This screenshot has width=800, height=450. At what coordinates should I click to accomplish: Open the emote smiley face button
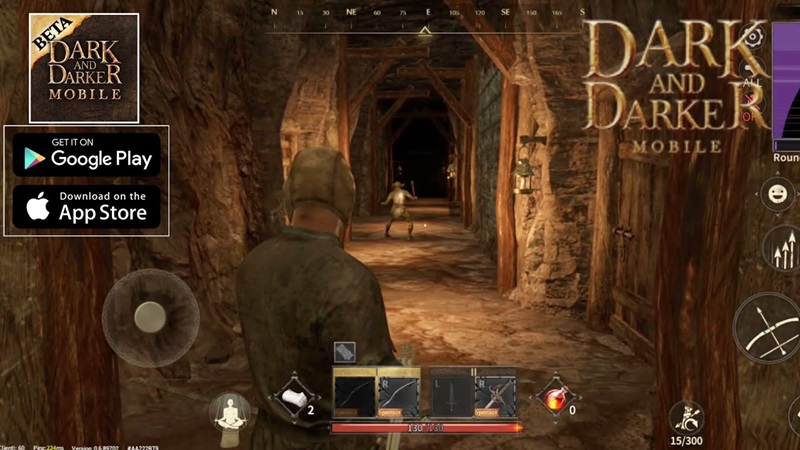click(x=777, y=193)
